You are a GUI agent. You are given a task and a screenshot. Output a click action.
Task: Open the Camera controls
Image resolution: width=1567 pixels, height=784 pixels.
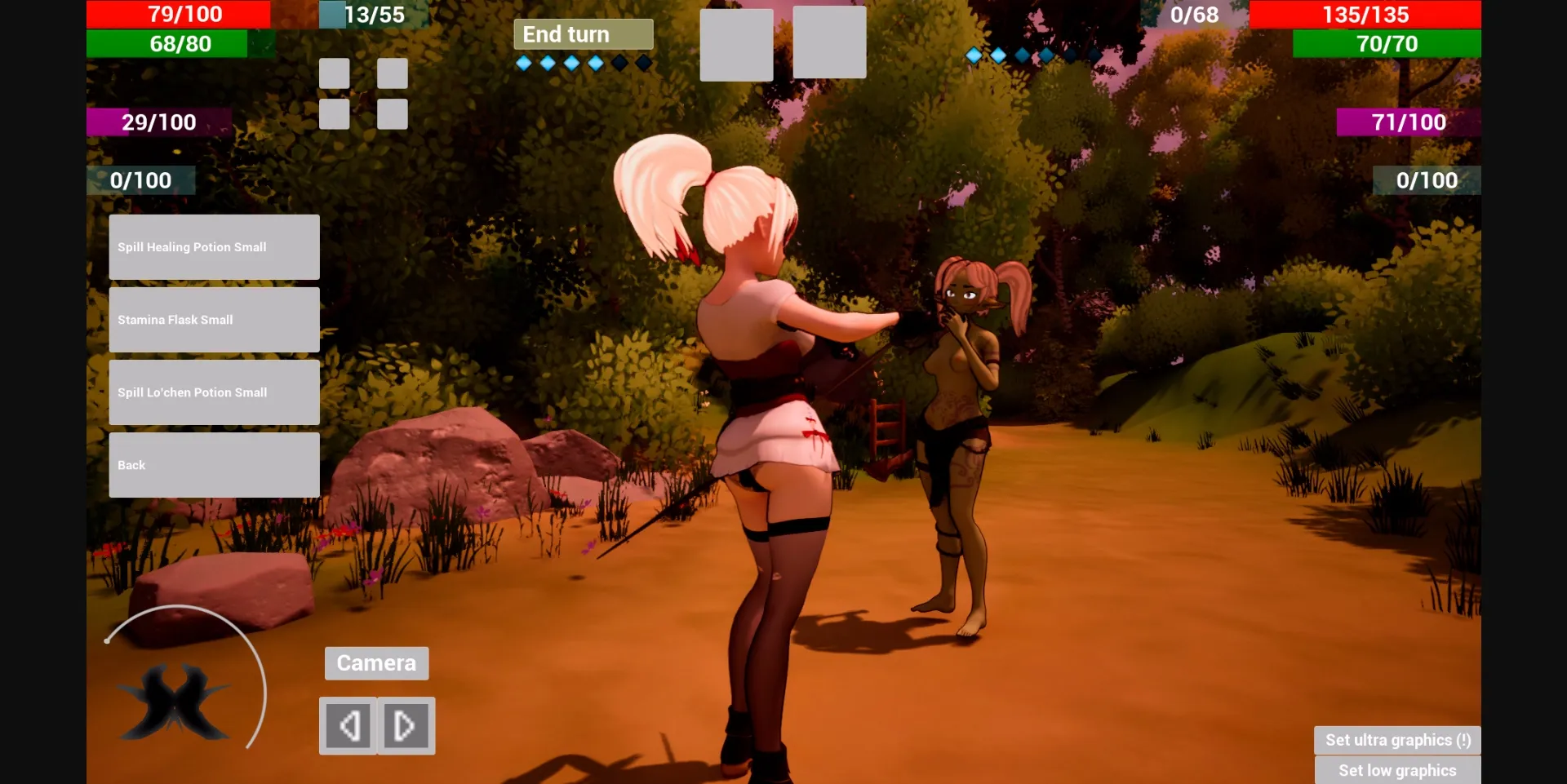tap(376, 662)
